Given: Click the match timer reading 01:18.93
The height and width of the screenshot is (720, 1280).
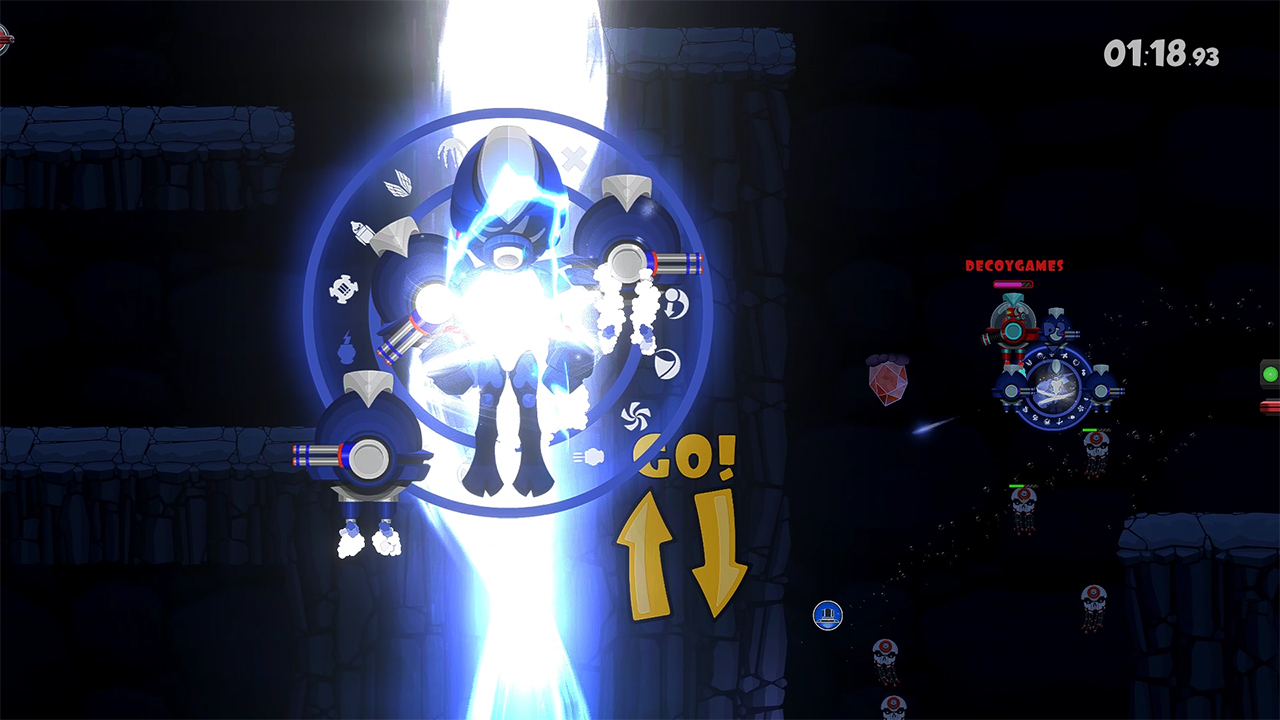Looking at the screenshot, I should 1160,50.
